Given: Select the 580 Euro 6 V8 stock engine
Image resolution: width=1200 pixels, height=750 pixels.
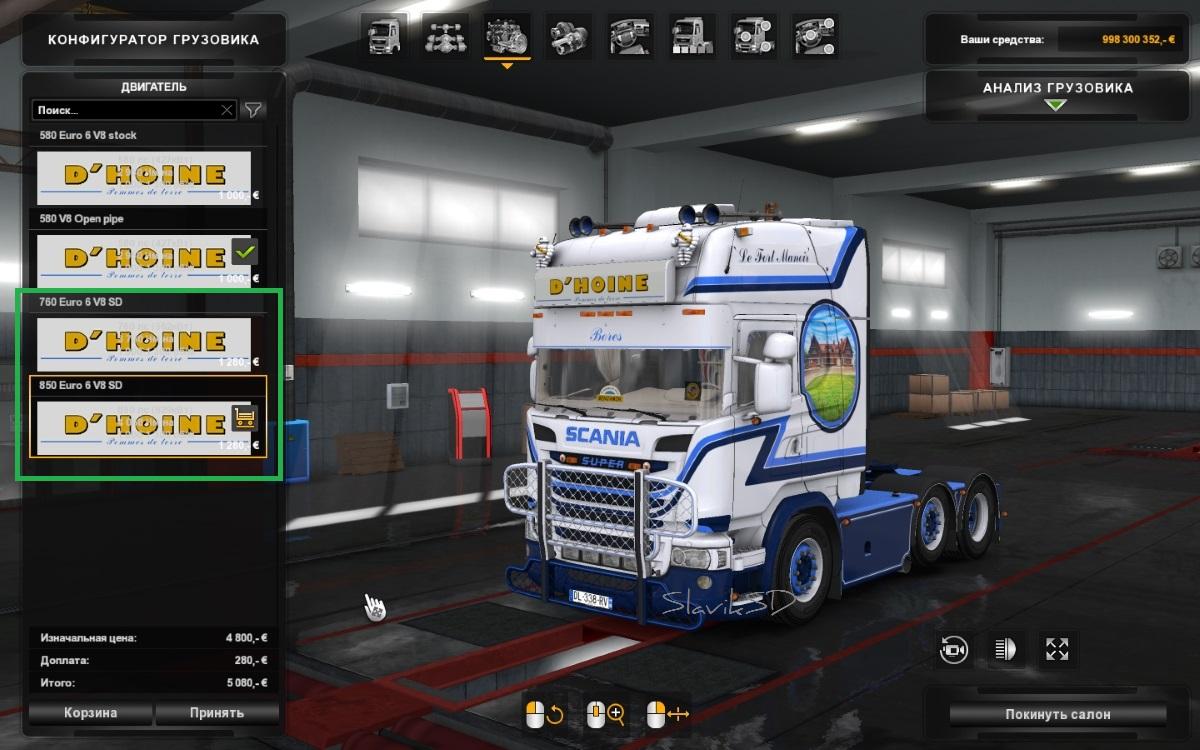Looking at the screenshot, I should point(143,177).
